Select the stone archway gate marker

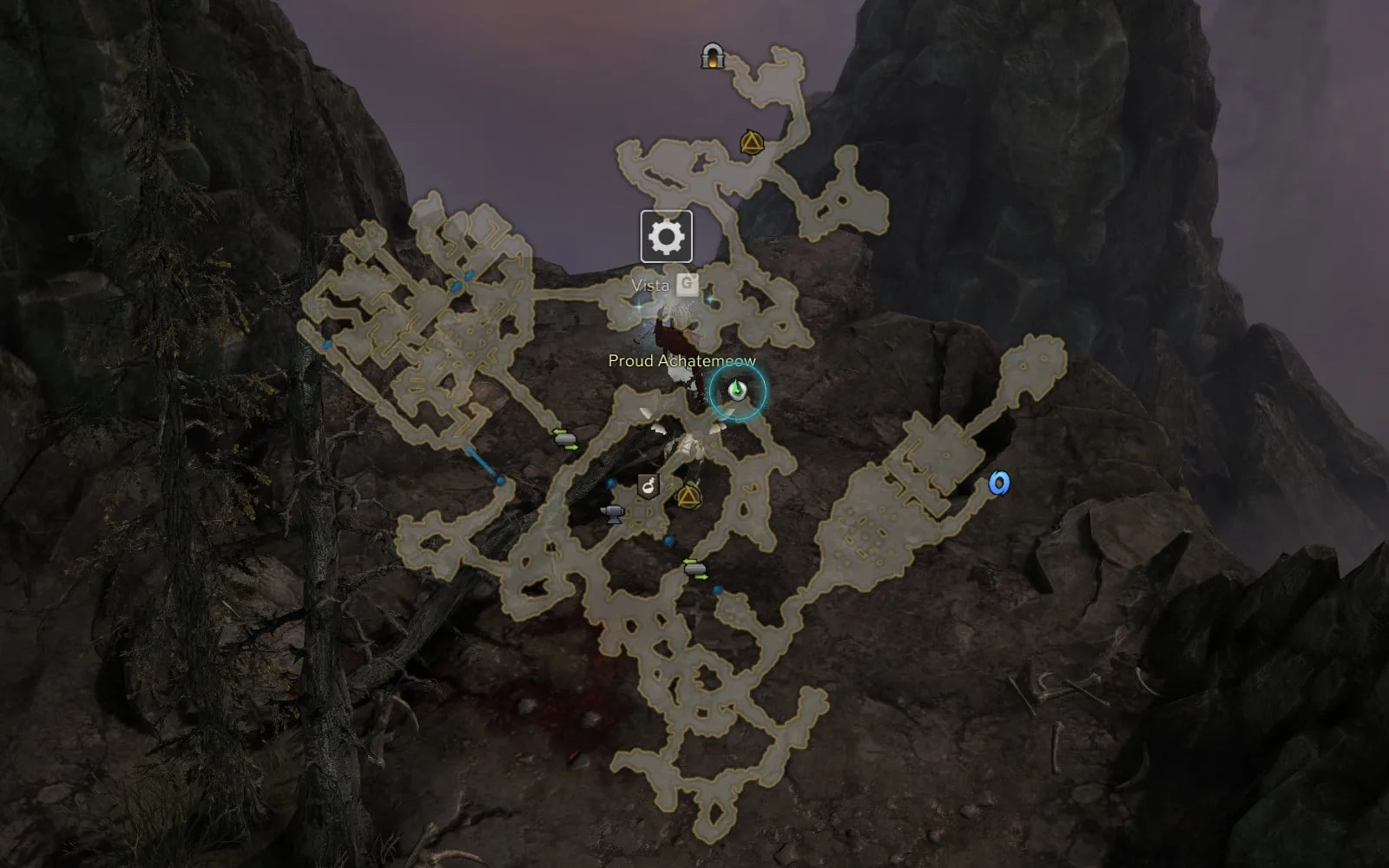pyautogui.click(x=712, y=57)
